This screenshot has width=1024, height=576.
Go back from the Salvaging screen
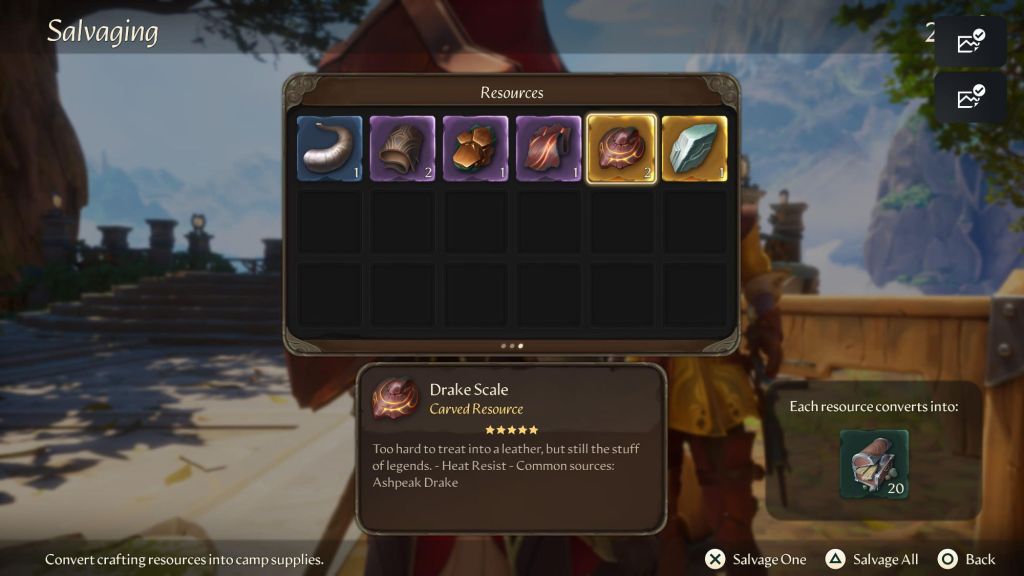[967, 559]
